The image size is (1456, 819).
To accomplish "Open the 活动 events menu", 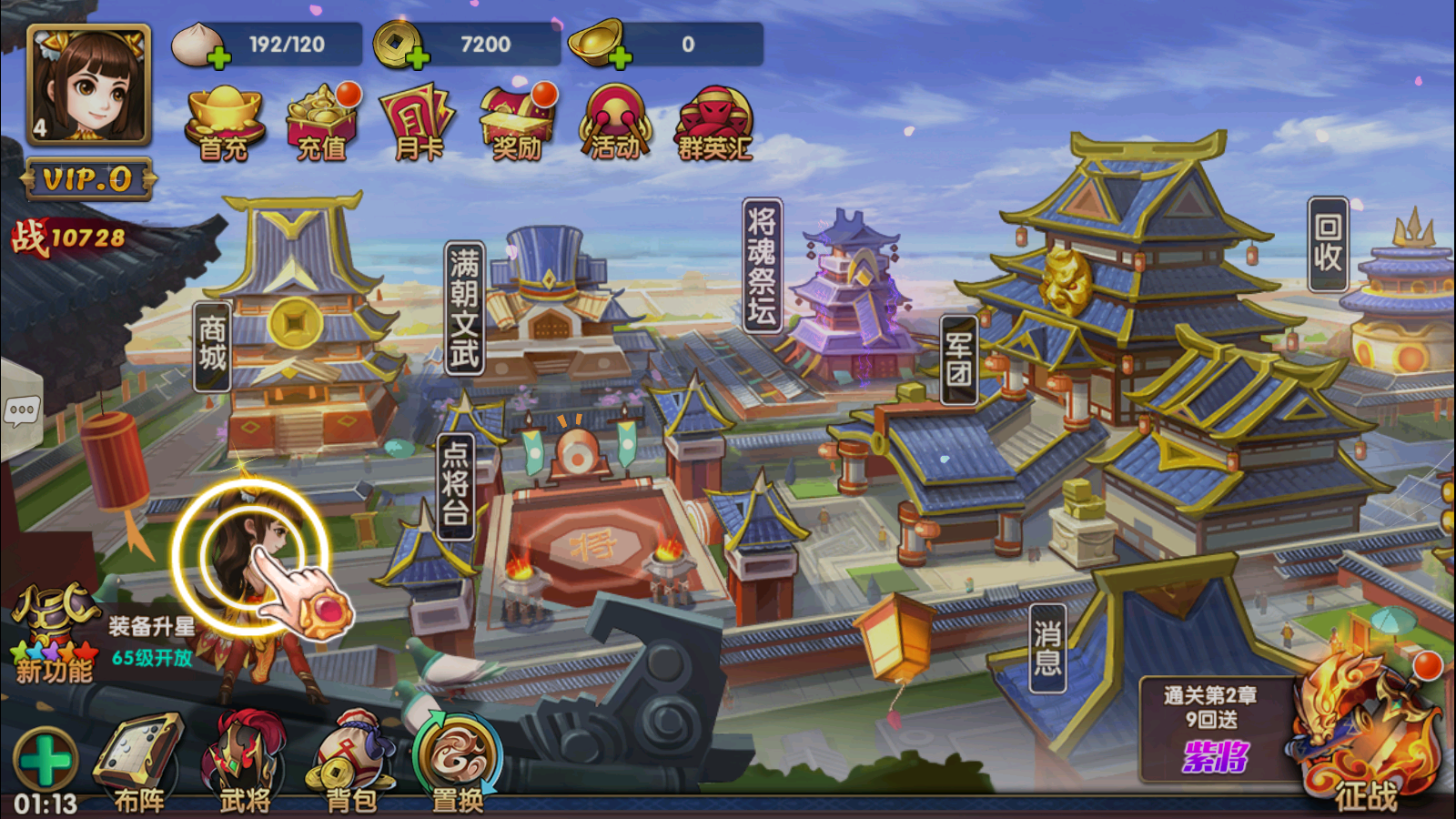I will coord(615,124).
